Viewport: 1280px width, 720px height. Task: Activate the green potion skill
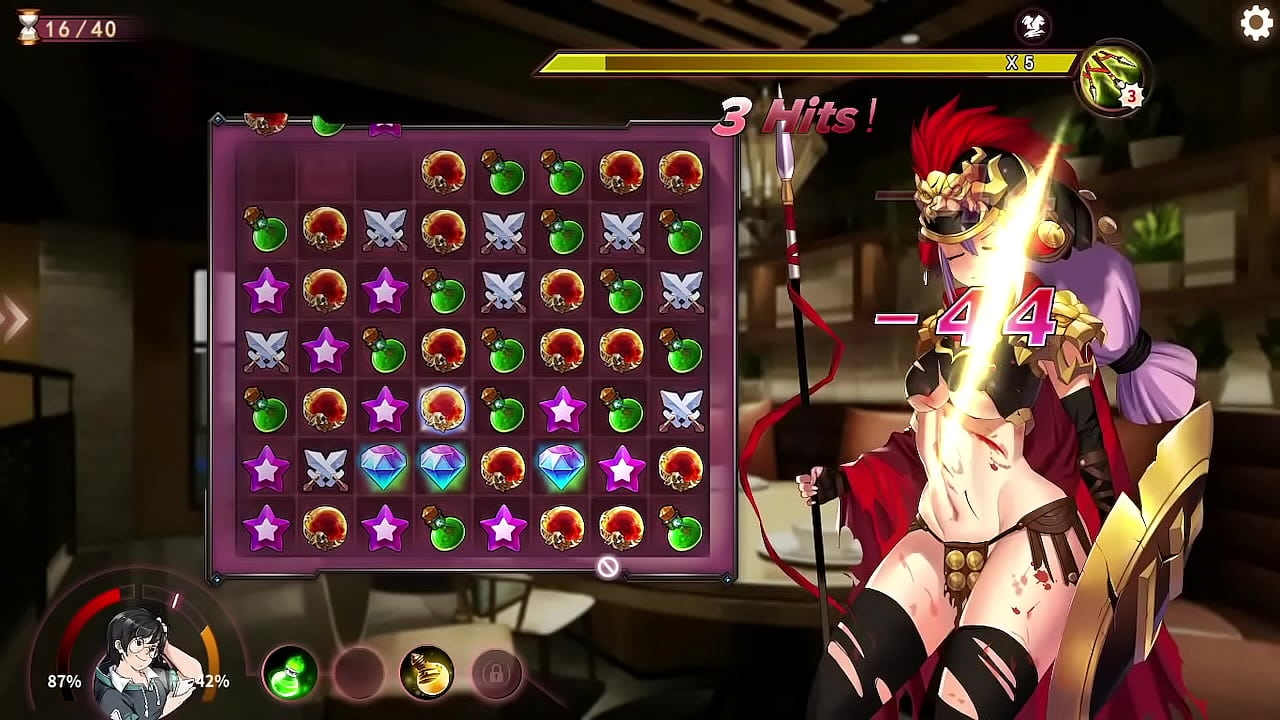[x=290, y=673]
